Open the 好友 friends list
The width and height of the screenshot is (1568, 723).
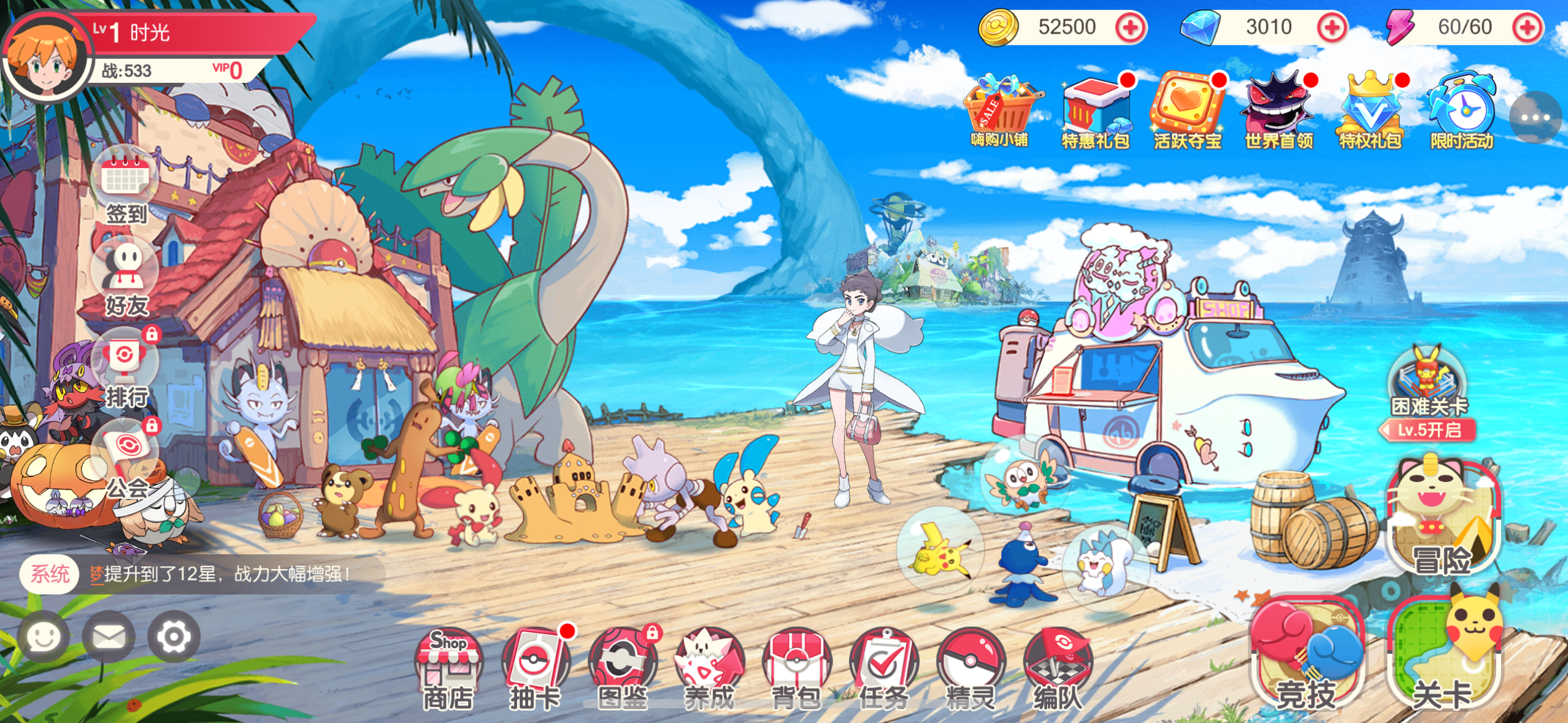[x=126, y=279]
